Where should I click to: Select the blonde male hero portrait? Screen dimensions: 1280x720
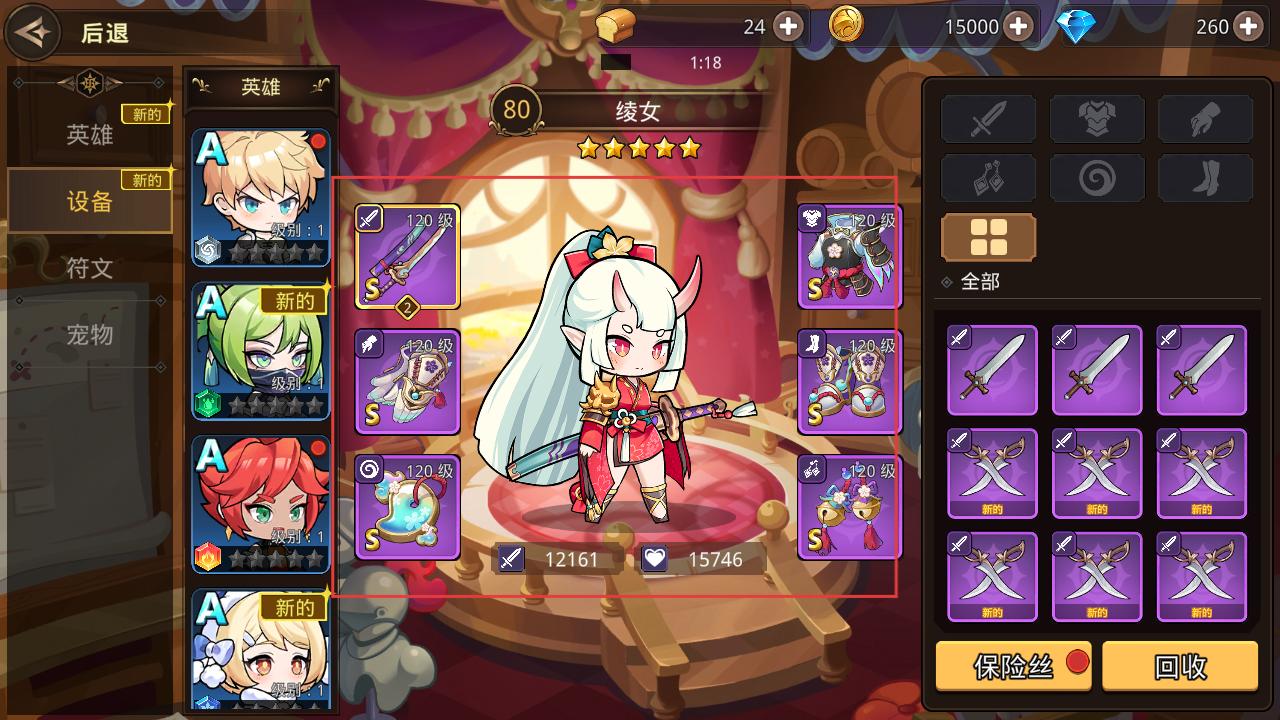click(x=261, y=197)
